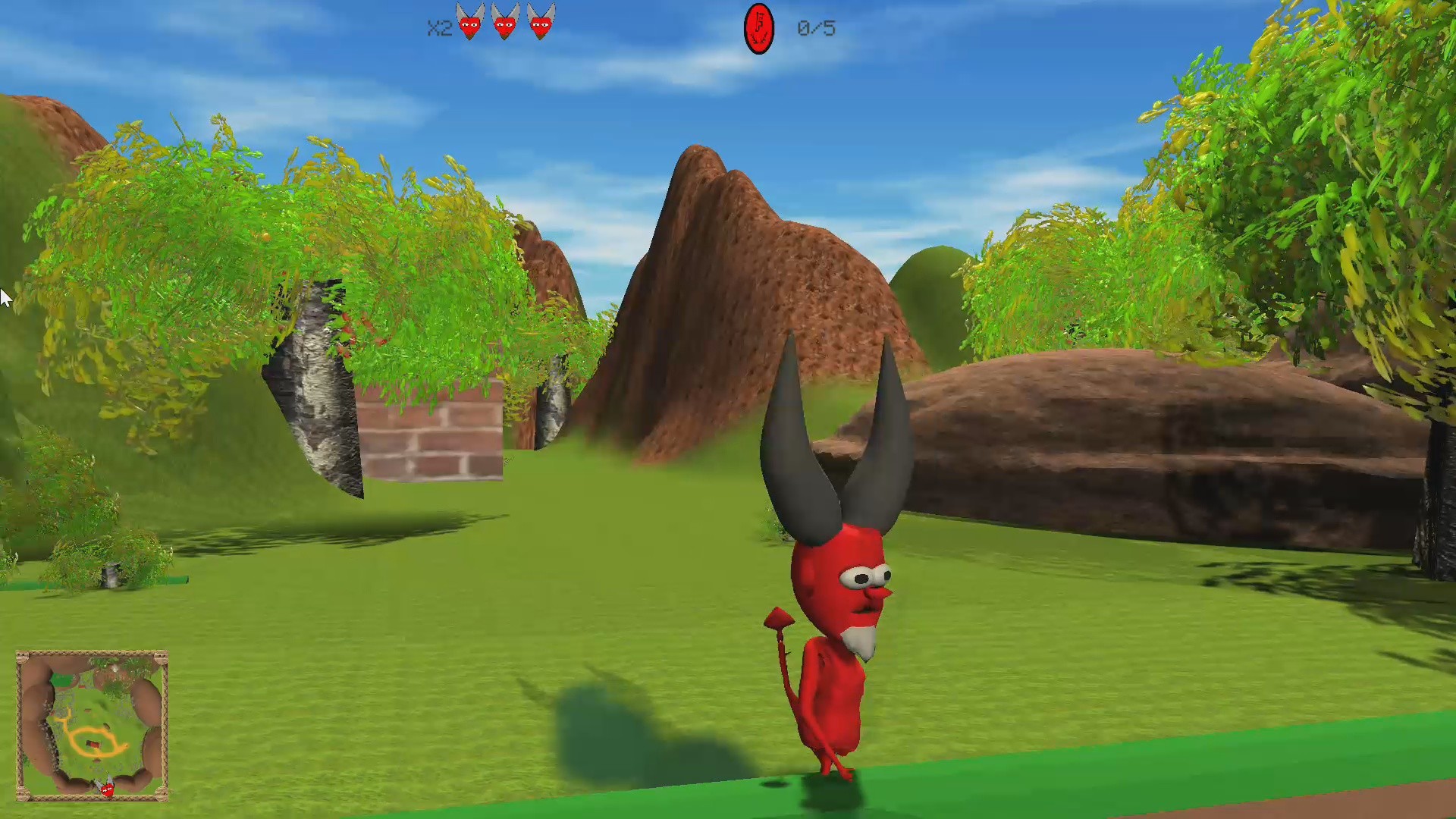Click the X2 lives multiplier text
1456x819 pixels.
tap(438, 29)
